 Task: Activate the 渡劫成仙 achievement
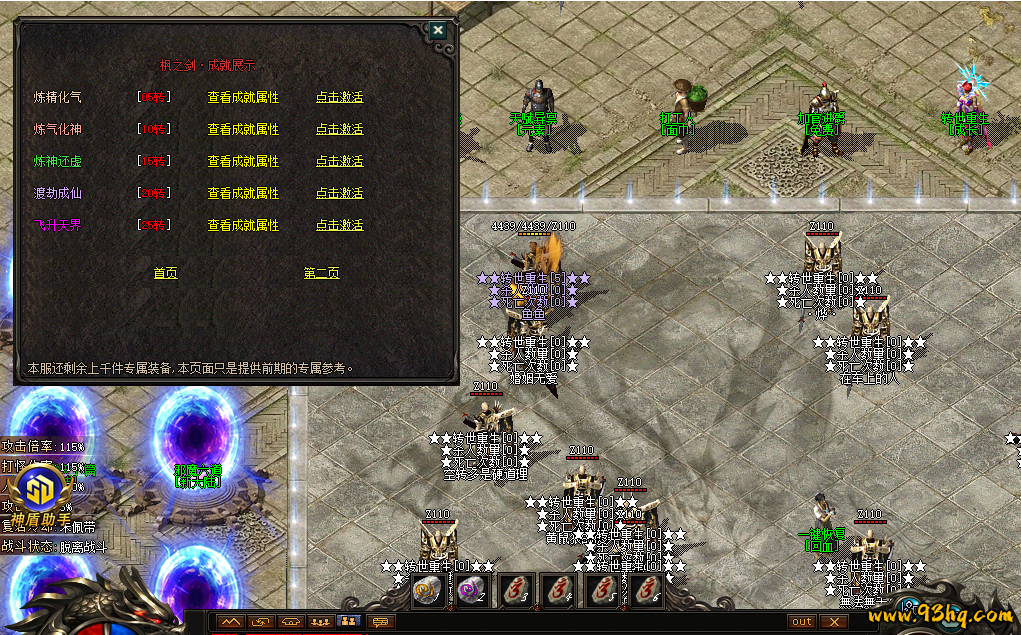click(x=339, y=194)
